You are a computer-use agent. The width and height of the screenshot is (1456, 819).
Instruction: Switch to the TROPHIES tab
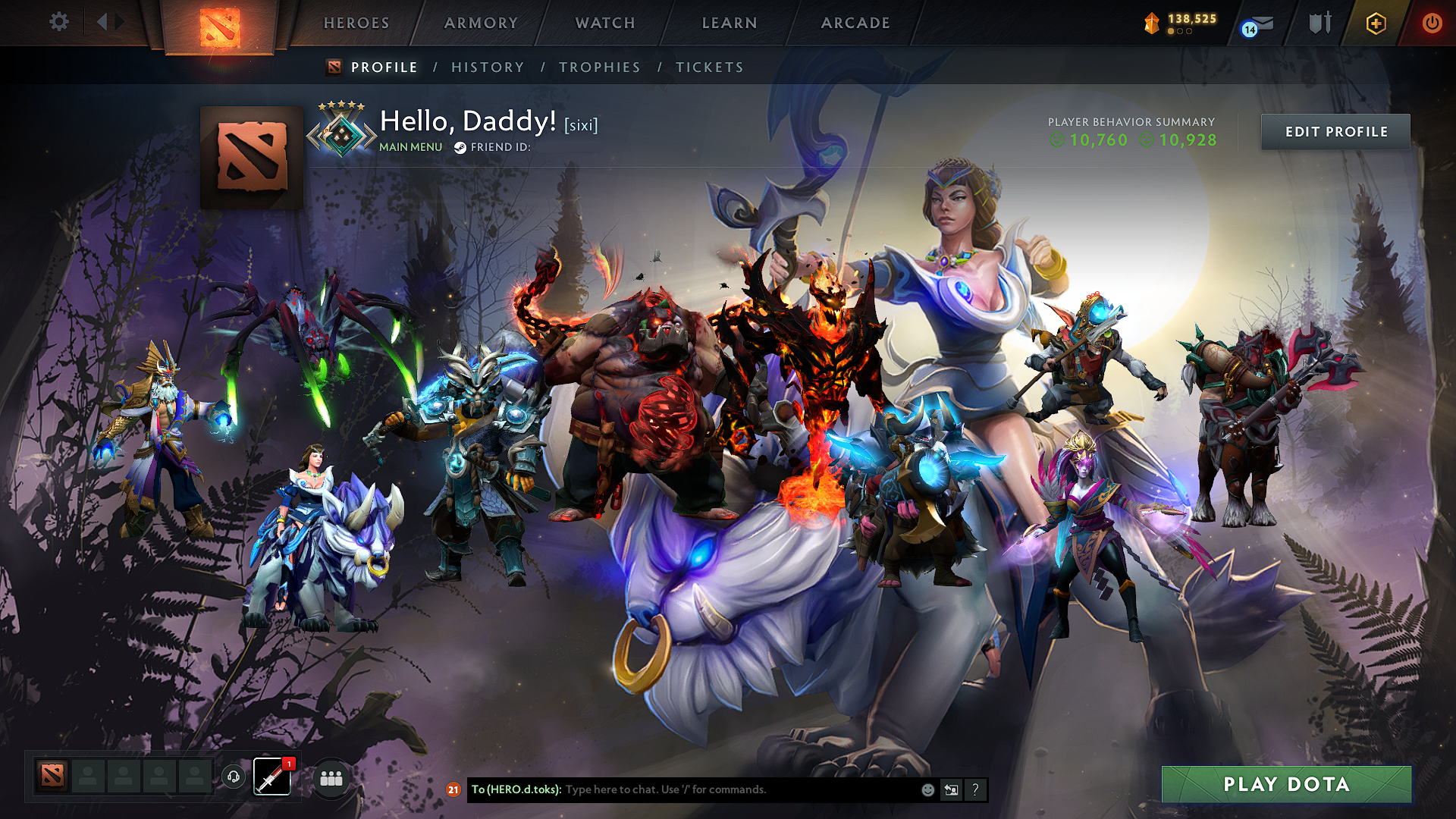(x=600, y=67)
